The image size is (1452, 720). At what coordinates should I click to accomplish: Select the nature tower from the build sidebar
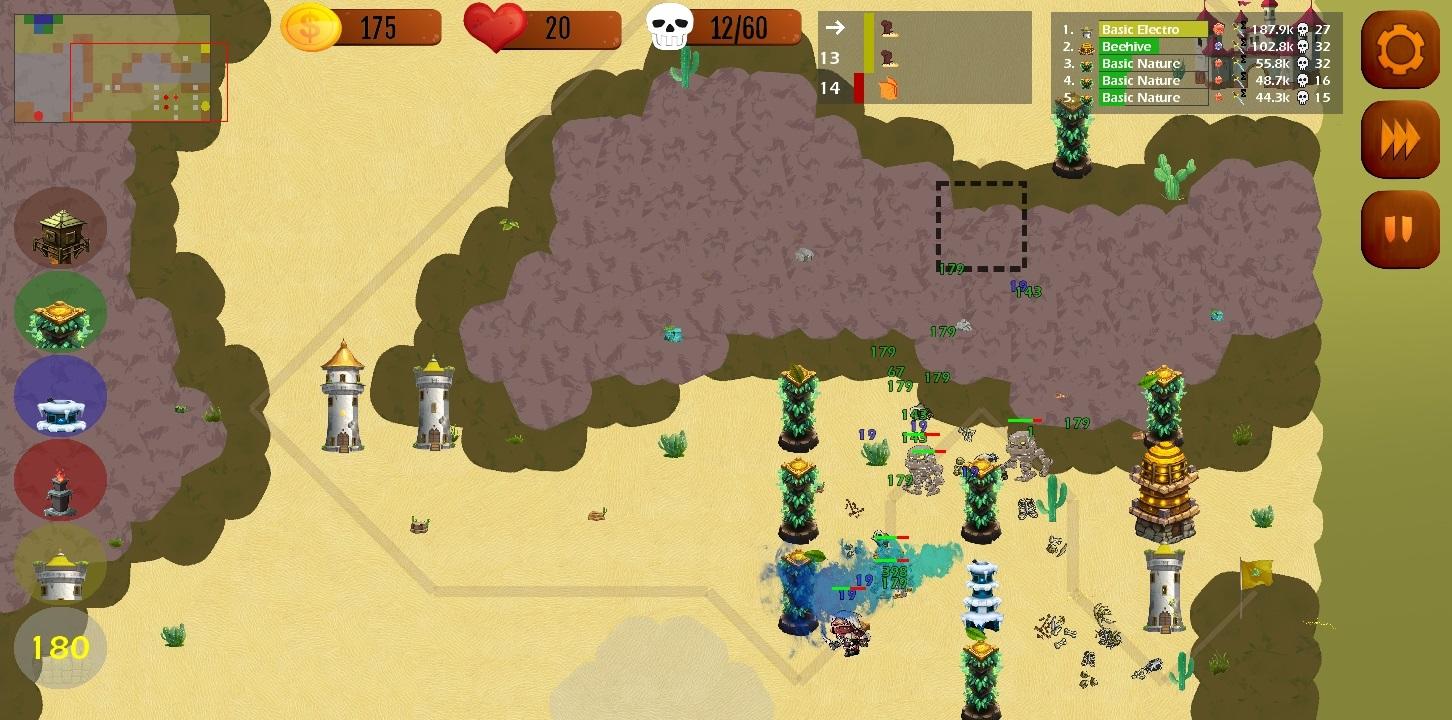click(x=60, y=312)
